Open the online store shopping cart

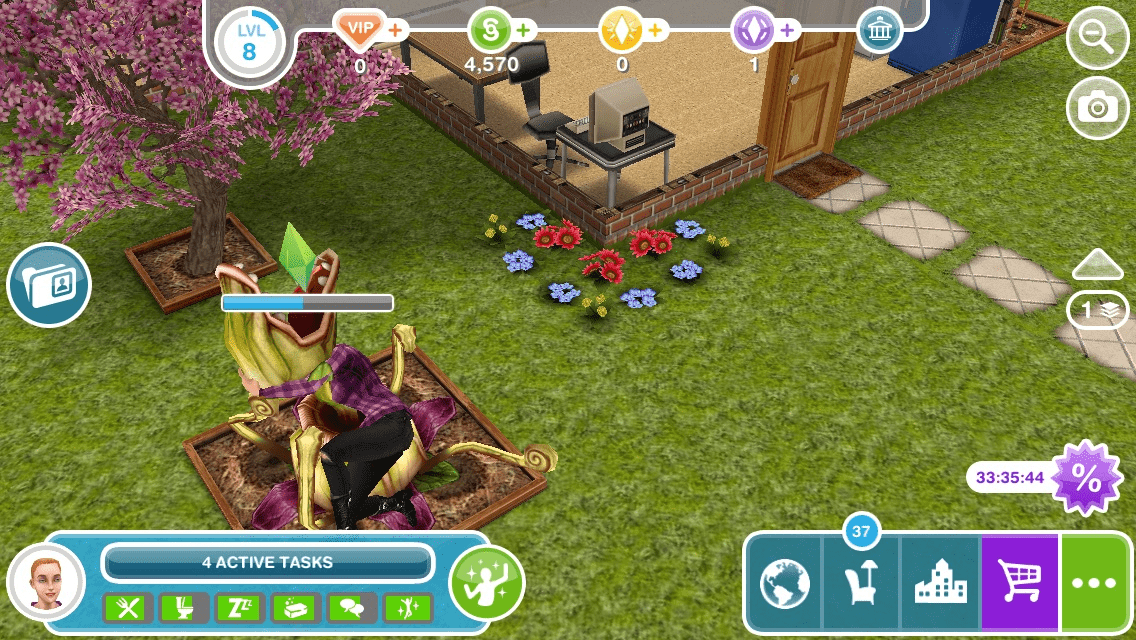point(1019,585)
